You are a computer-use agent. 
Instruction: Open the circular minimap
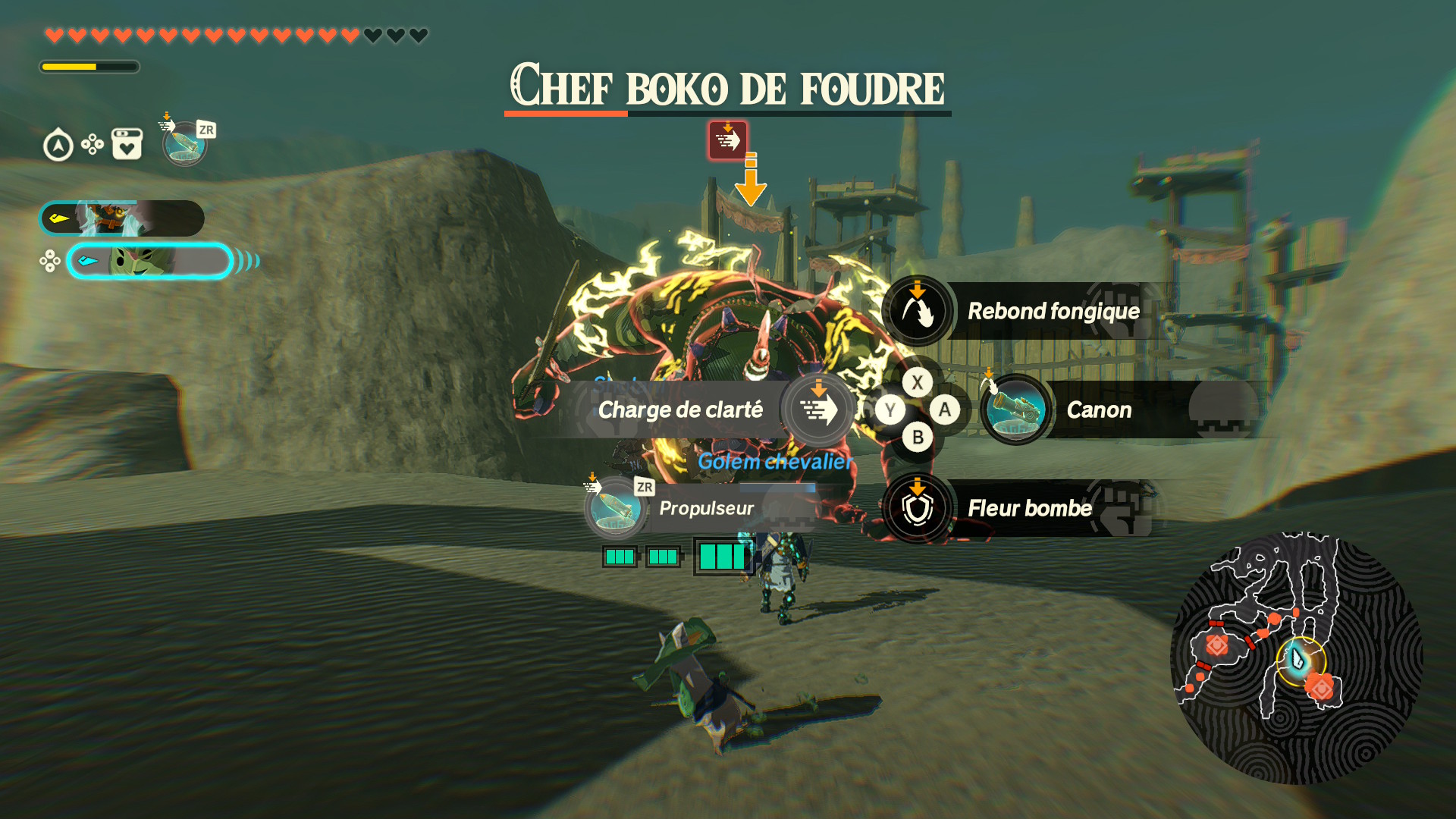pos(1295,658)
